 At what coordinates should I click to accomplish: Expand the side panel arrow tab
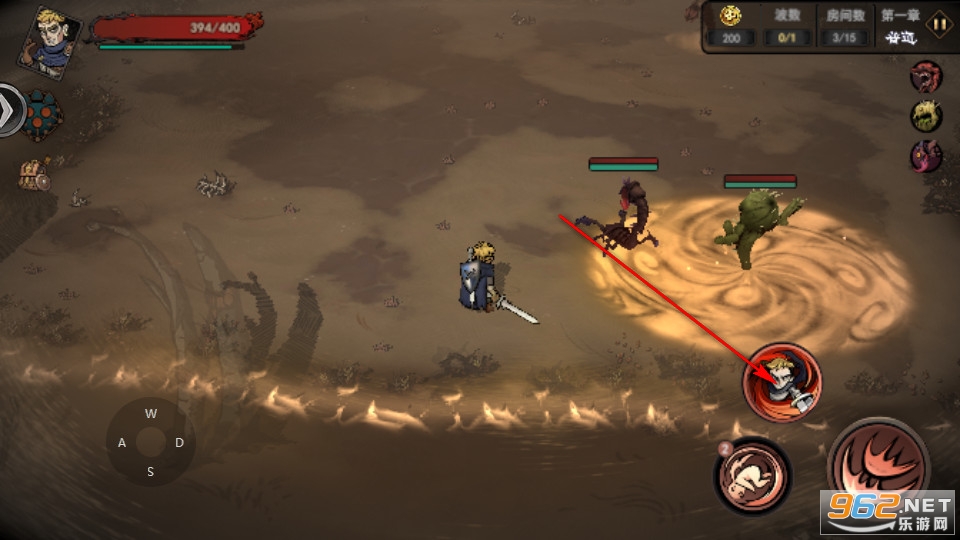10,108
